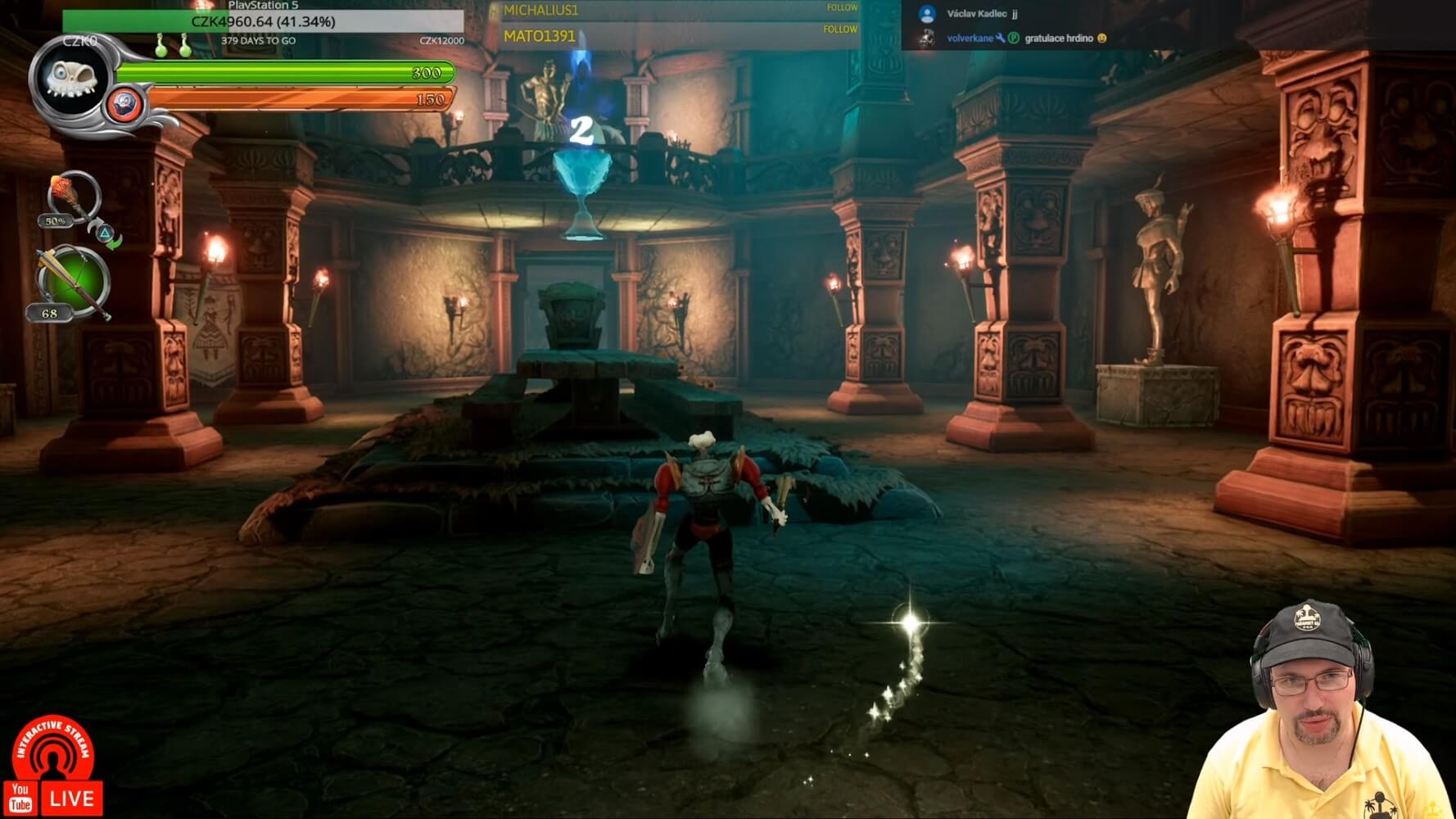This screenshot has width=1456, height=819.
Task: Select the round shield icon
Action: [124, 105]
